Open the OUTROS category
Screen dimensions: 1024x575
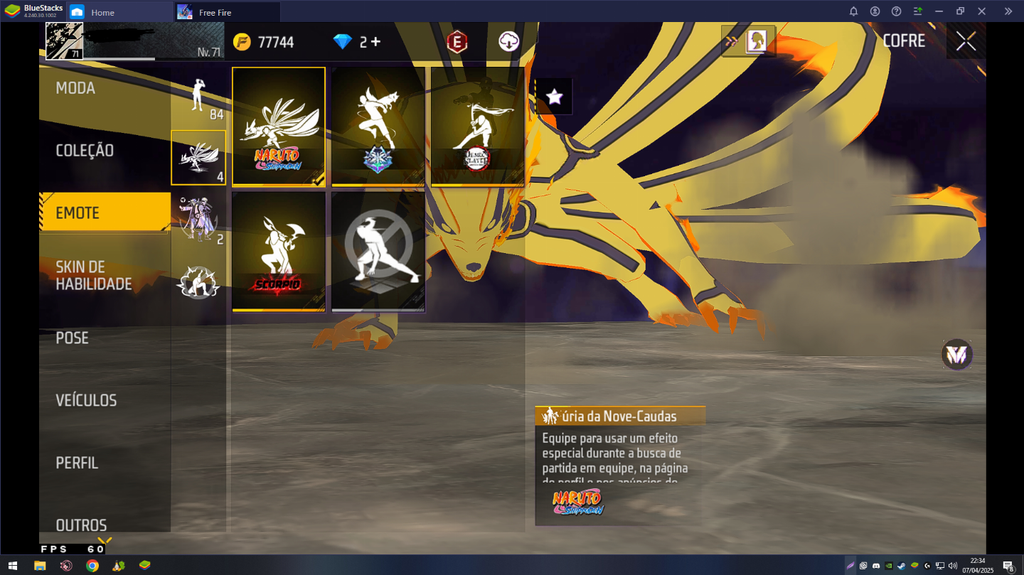click(x=81, y=525)
